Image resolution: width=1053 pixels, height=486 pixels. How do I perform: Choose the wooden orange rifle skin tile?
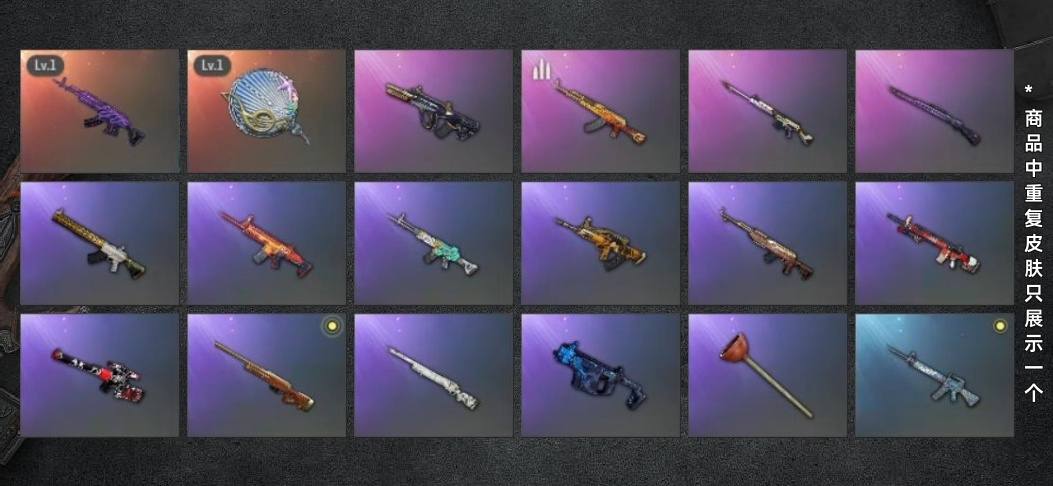pos(267,375)
